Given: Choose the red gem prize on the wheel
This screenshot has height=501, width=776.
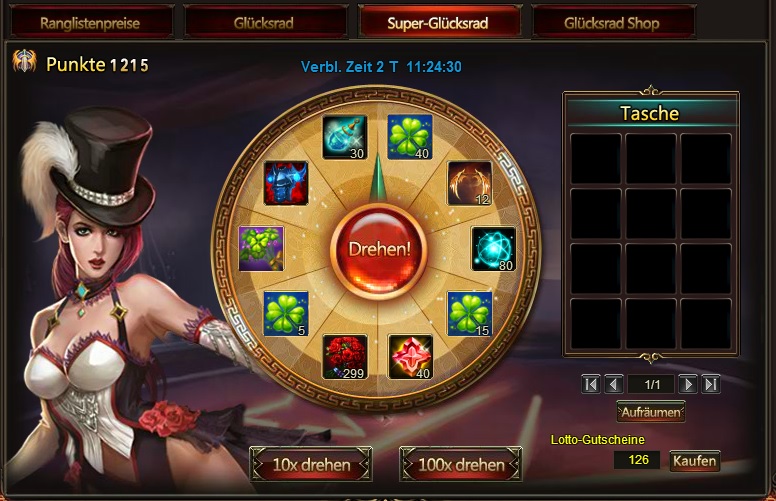Looking at the screenshot, I should click(411, 357).
